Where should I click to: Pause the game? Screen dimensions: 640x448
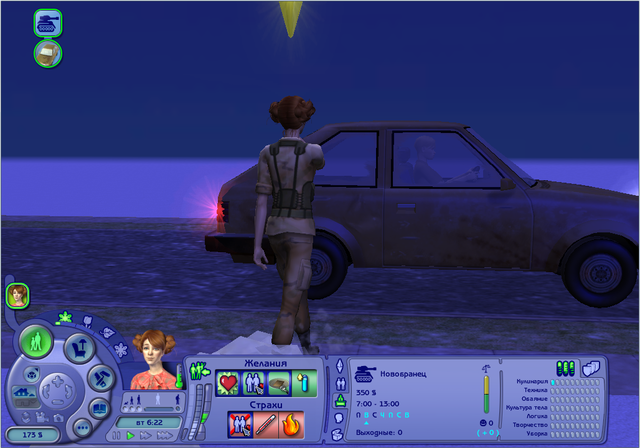click(x=116, y=436)
